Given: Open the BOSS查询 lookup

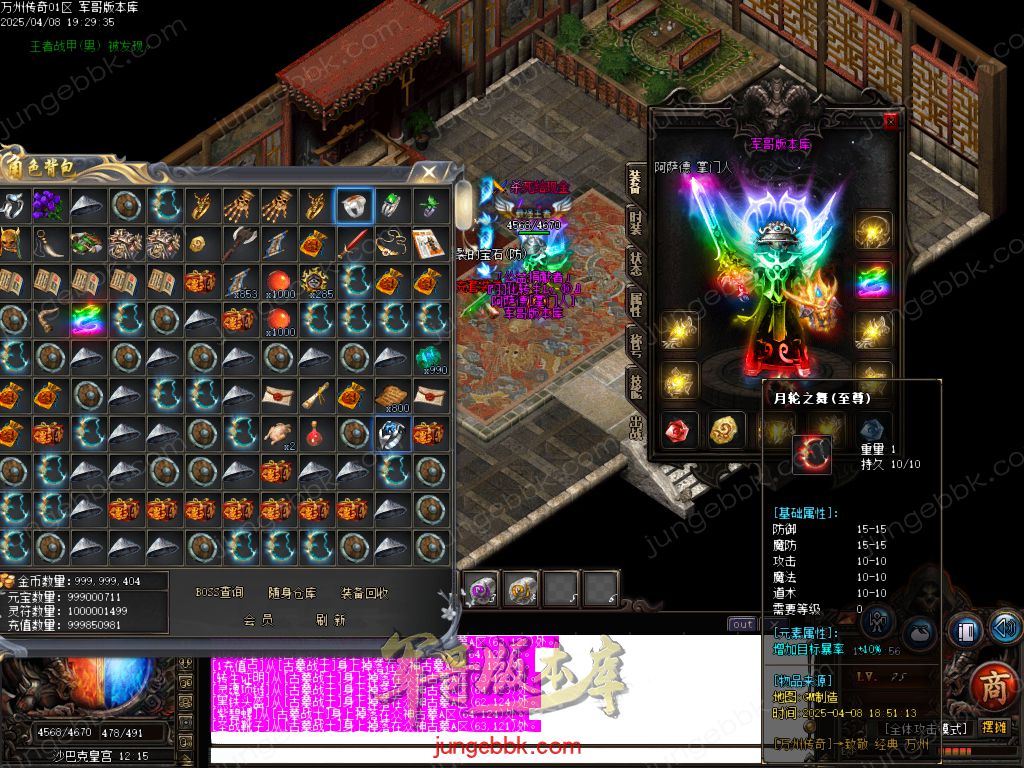Looking at the screenshot, I should [219, 593].
